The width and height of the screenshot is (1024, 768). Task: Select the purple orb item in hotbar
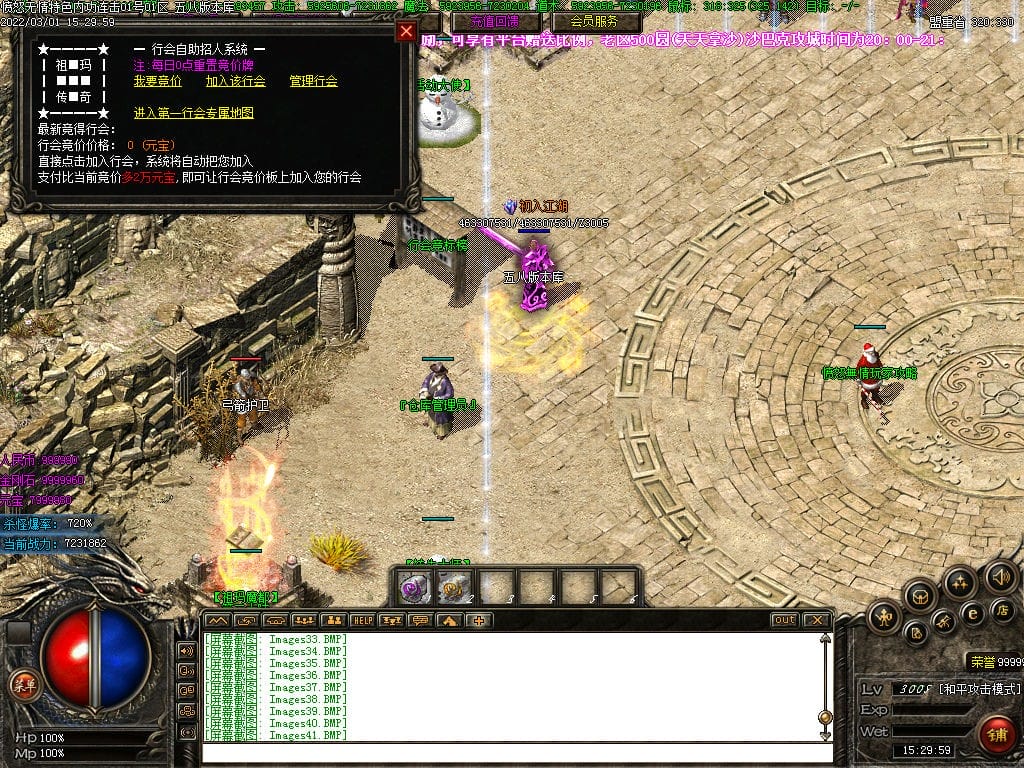point(414,588)
